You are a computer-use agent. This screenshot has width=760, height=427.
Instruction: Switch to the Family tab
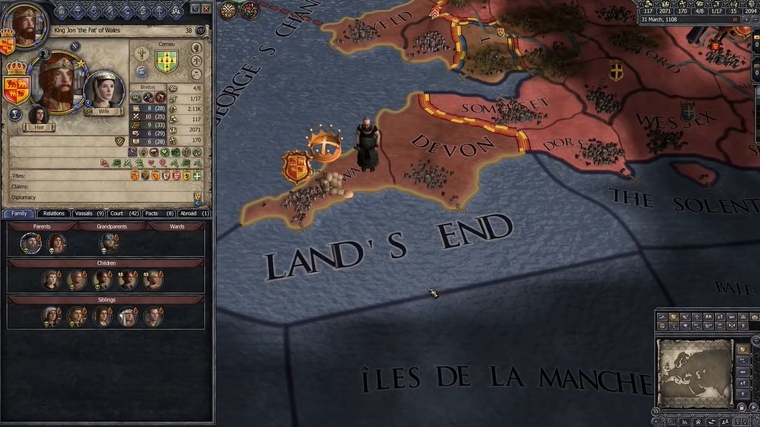click(19, 213)
